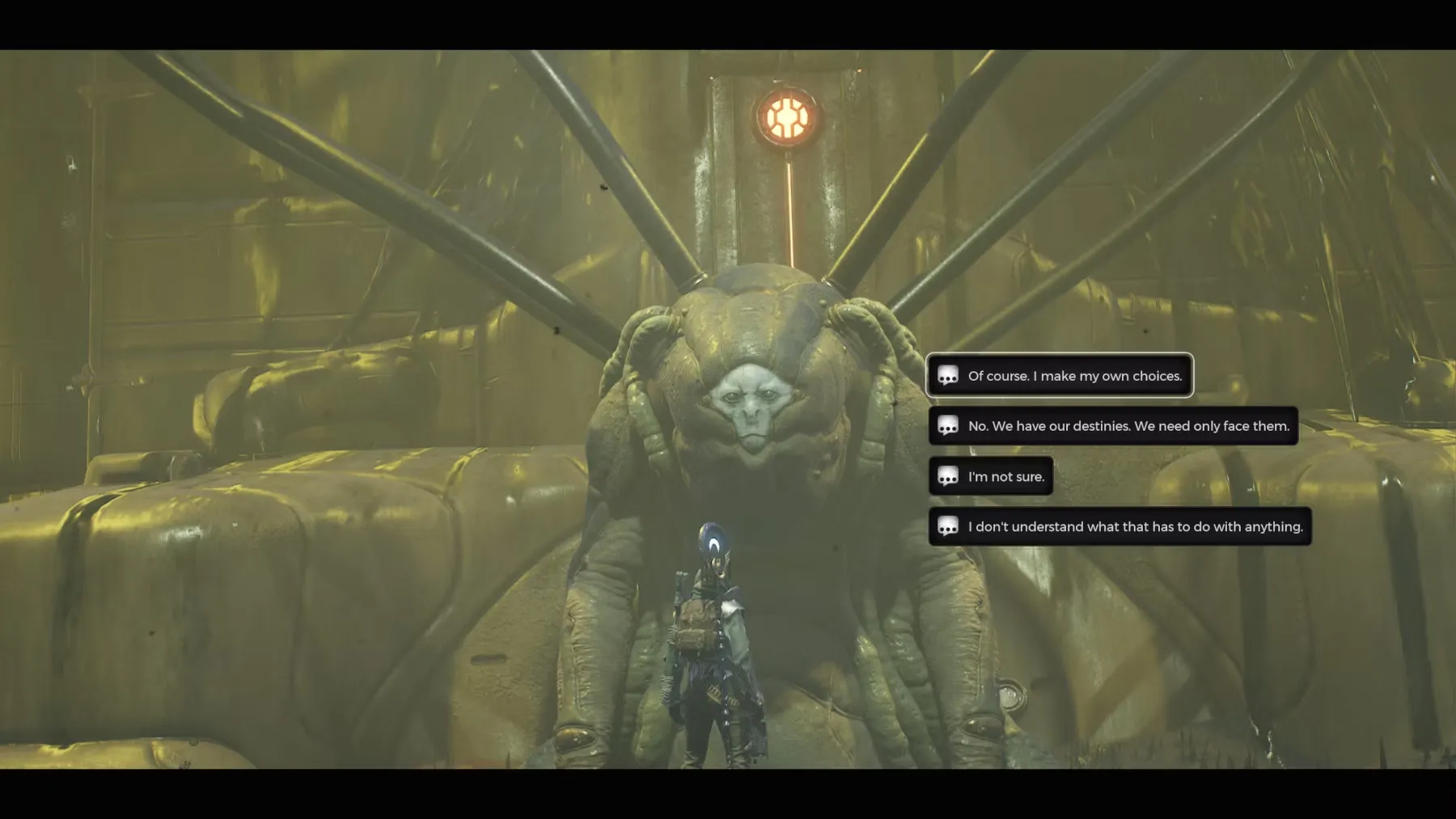Answer with "I'm not sure."
The height and width of the screenshot is (819, 1456).
pyautogui.click(x=991, y=476)
